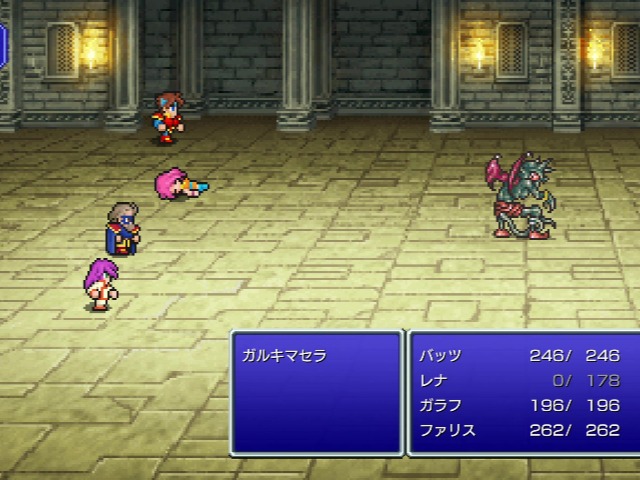The height and width of the screenshot is (480, 640).
Task: Select party member バッツ in the status list
Action: click(440, 355)
